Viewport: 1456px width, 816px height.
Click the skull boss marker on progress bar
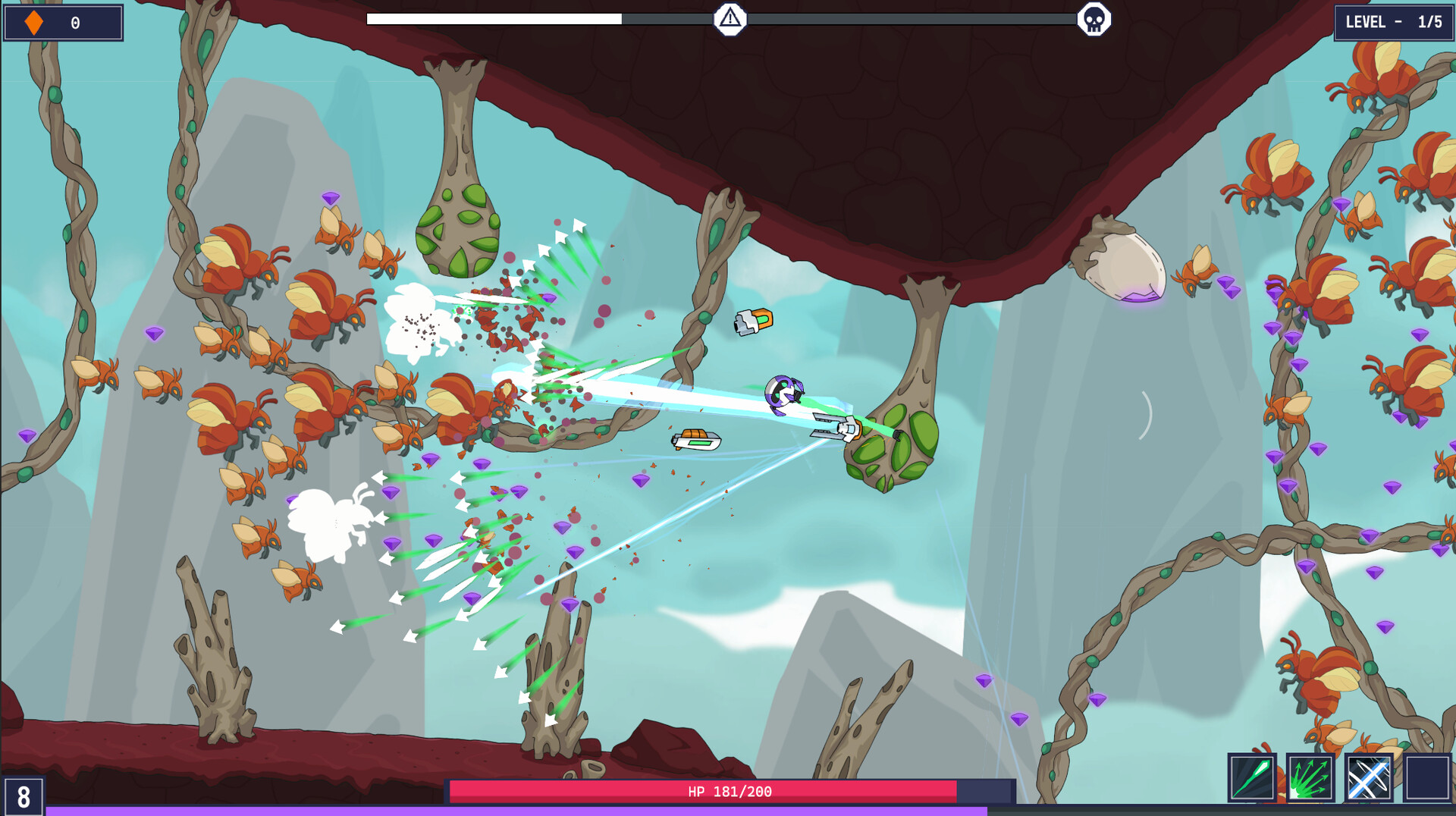pyautogui.click(x=1094, y=19)
